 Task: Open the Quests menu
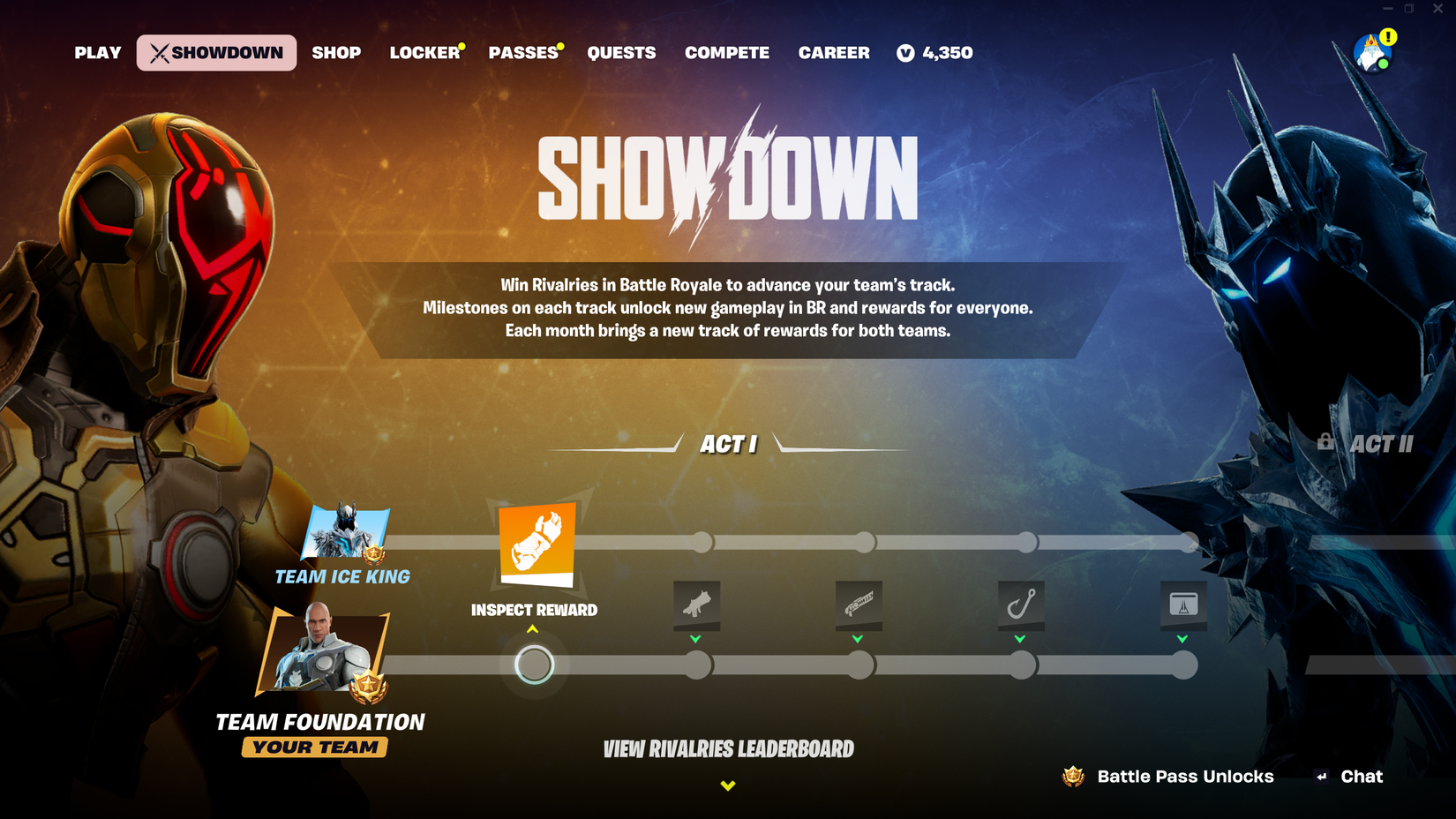[621, 53]
